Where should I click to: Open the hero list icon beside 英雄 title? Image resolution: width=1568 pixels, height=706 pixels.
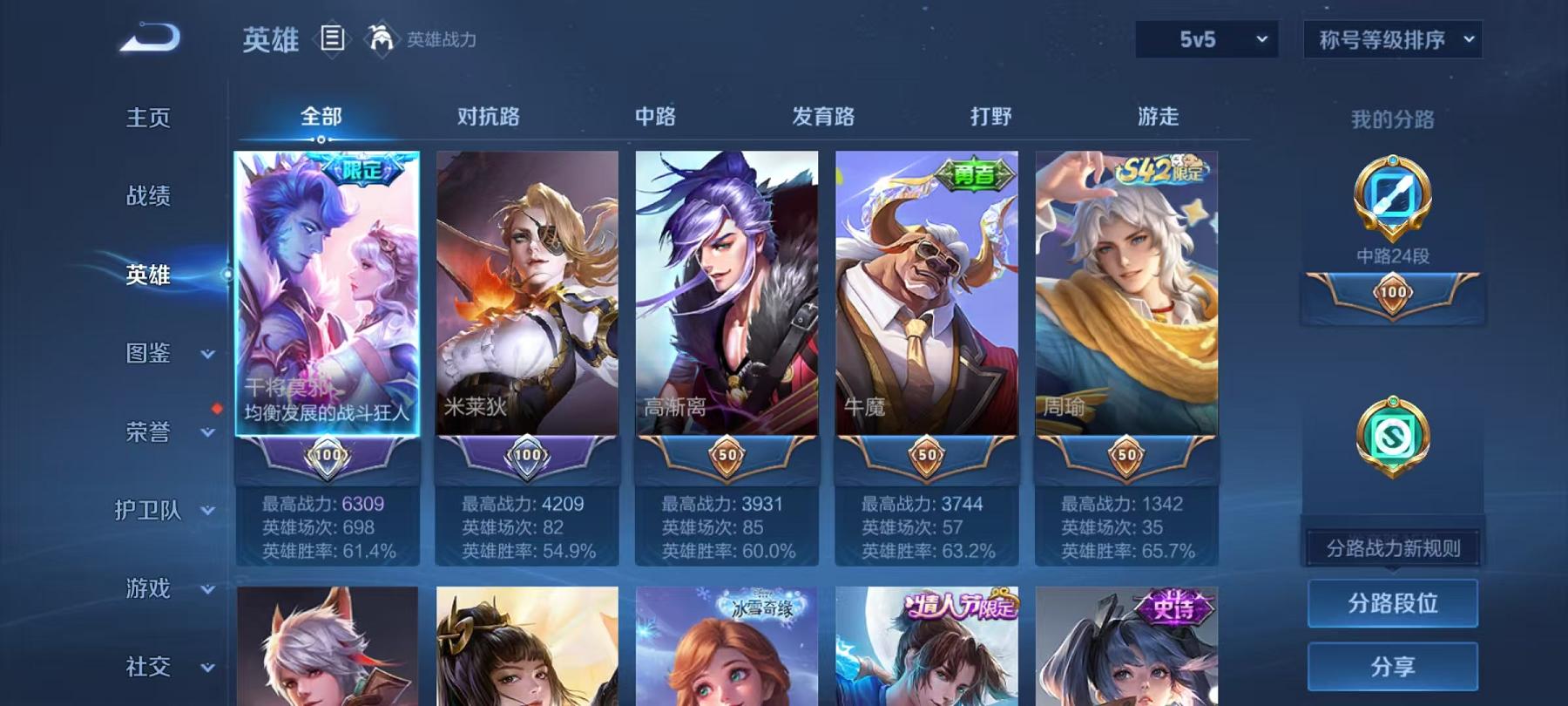click(331, 37)
